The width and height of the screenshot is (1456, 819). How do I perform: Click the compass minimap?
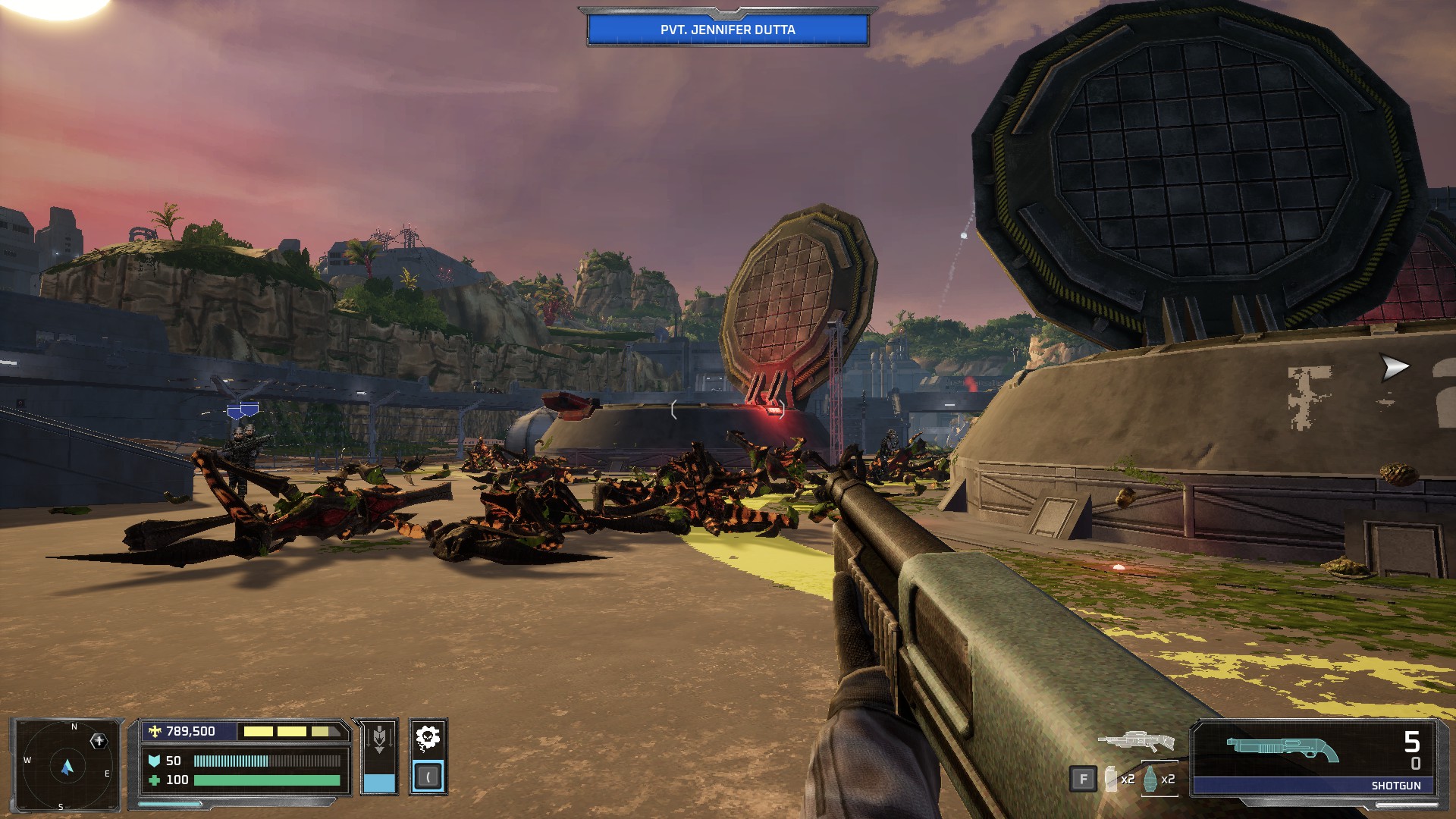[67, 766]
